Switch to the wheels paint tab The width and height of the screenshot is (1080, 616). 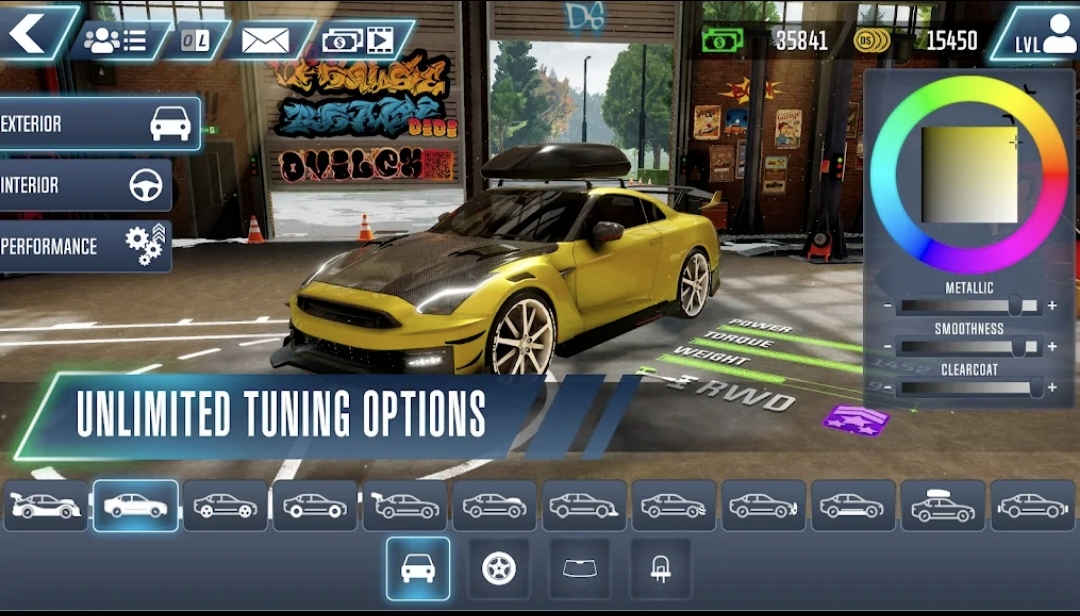(499, 569)
